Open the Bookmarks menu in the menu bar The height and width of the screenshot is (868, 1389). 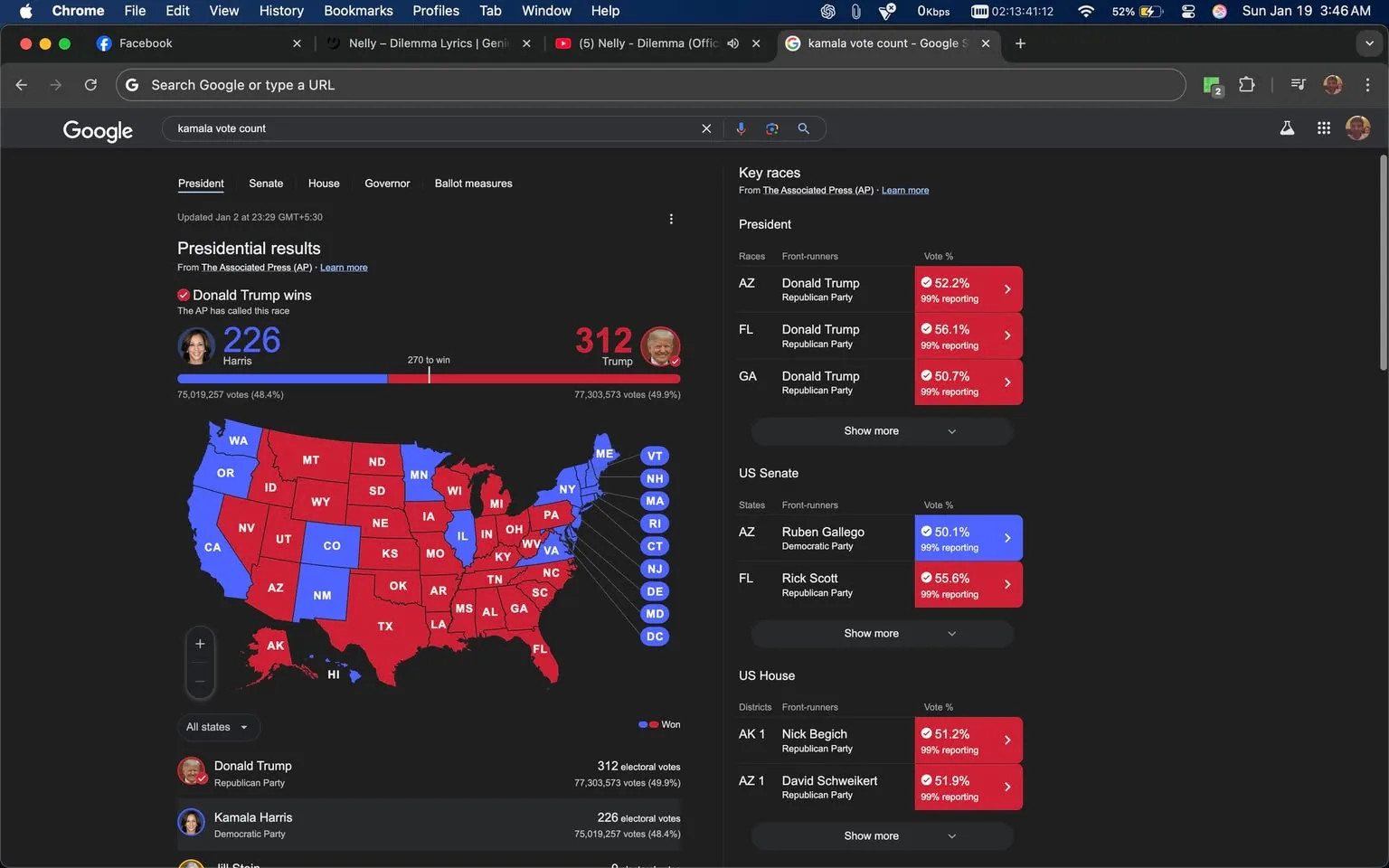pos(358,11)
